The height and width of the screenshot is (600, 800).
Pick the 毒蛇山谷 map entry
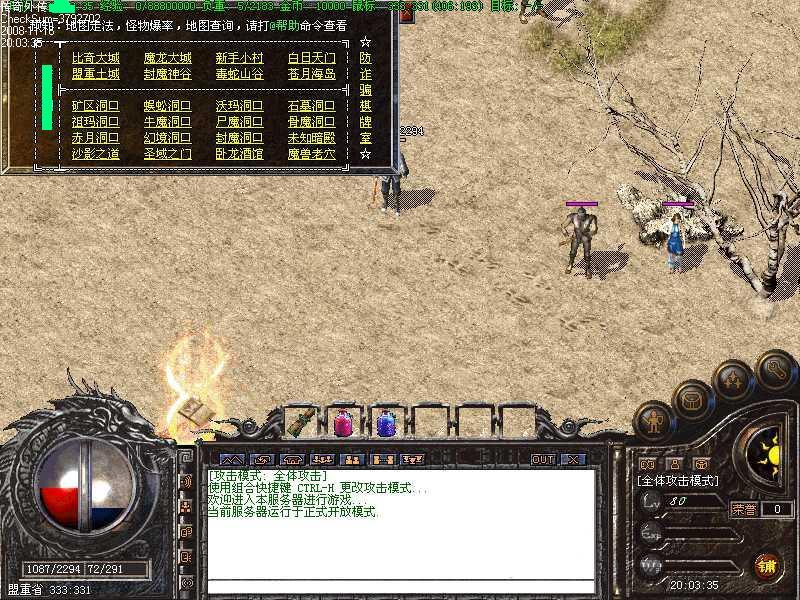tap(239, 74)
